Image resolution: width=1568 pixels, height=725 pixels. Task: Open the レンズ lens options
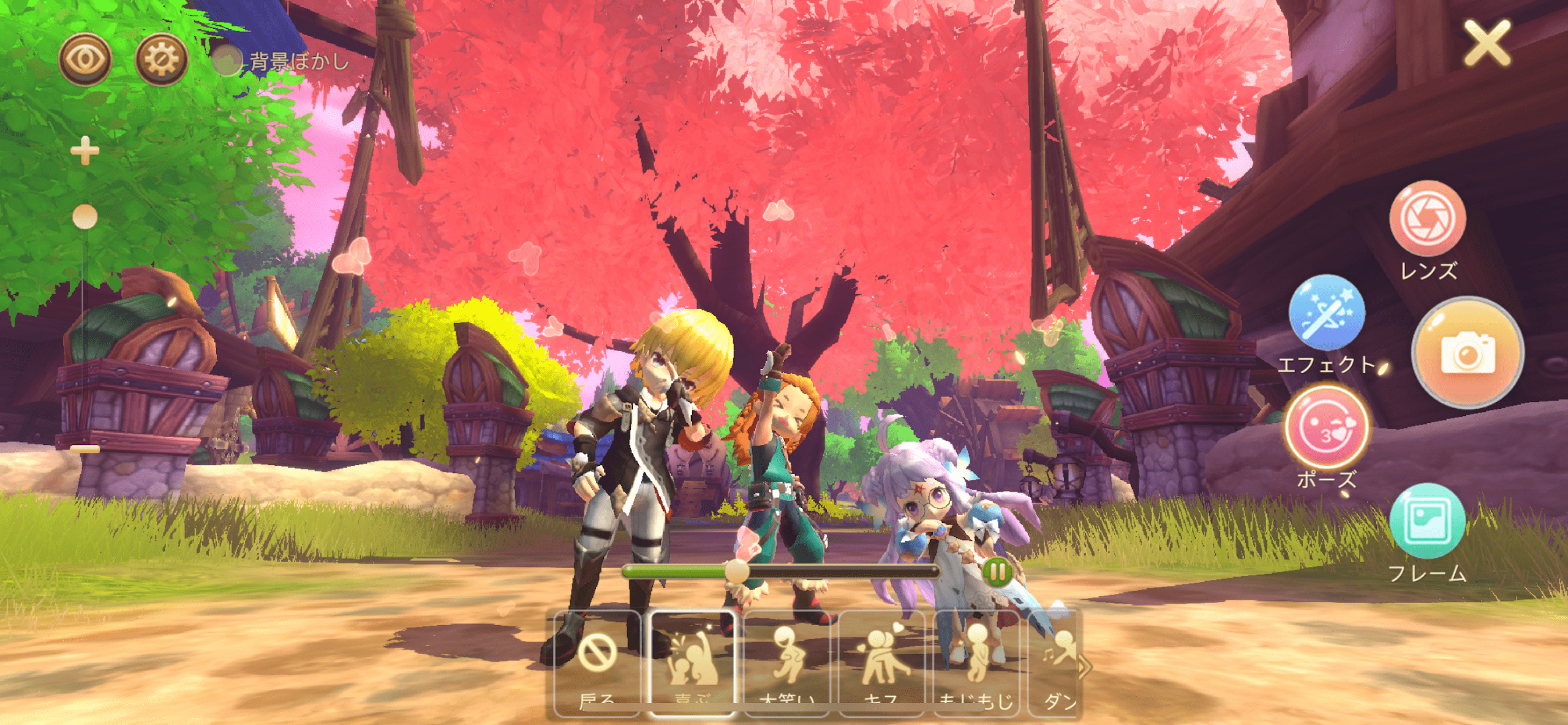coord(1427,219)
